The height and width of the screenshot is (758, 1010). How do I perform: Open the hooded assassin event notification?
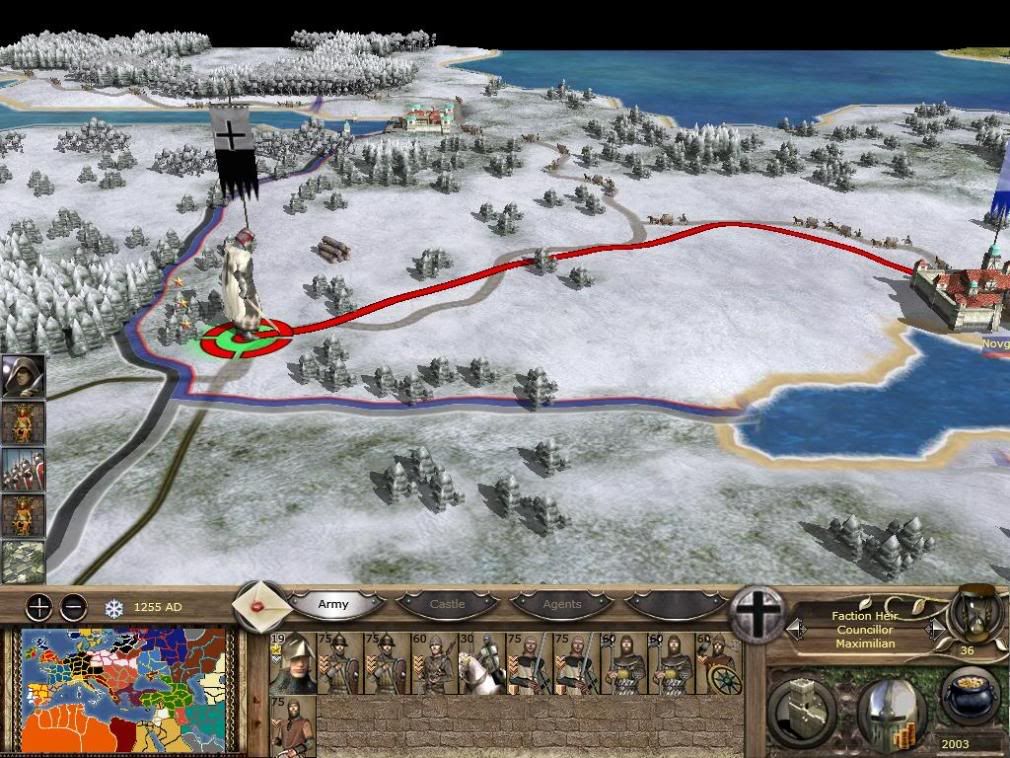(22, 376)
